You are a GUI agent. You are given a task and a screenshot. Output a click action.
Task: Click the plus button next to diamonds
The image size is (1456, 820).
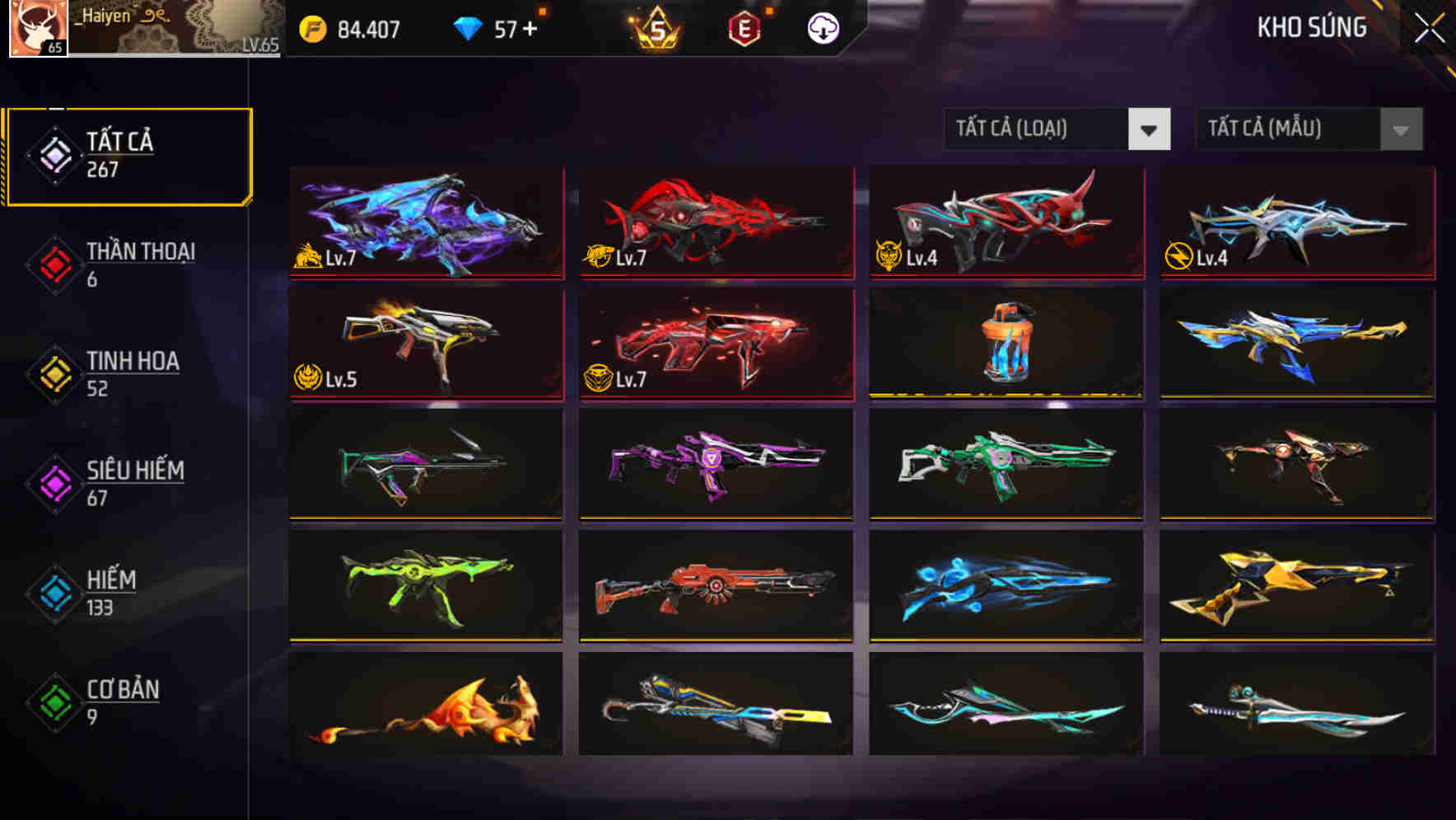pyautogui.click(x=531, y=26)
